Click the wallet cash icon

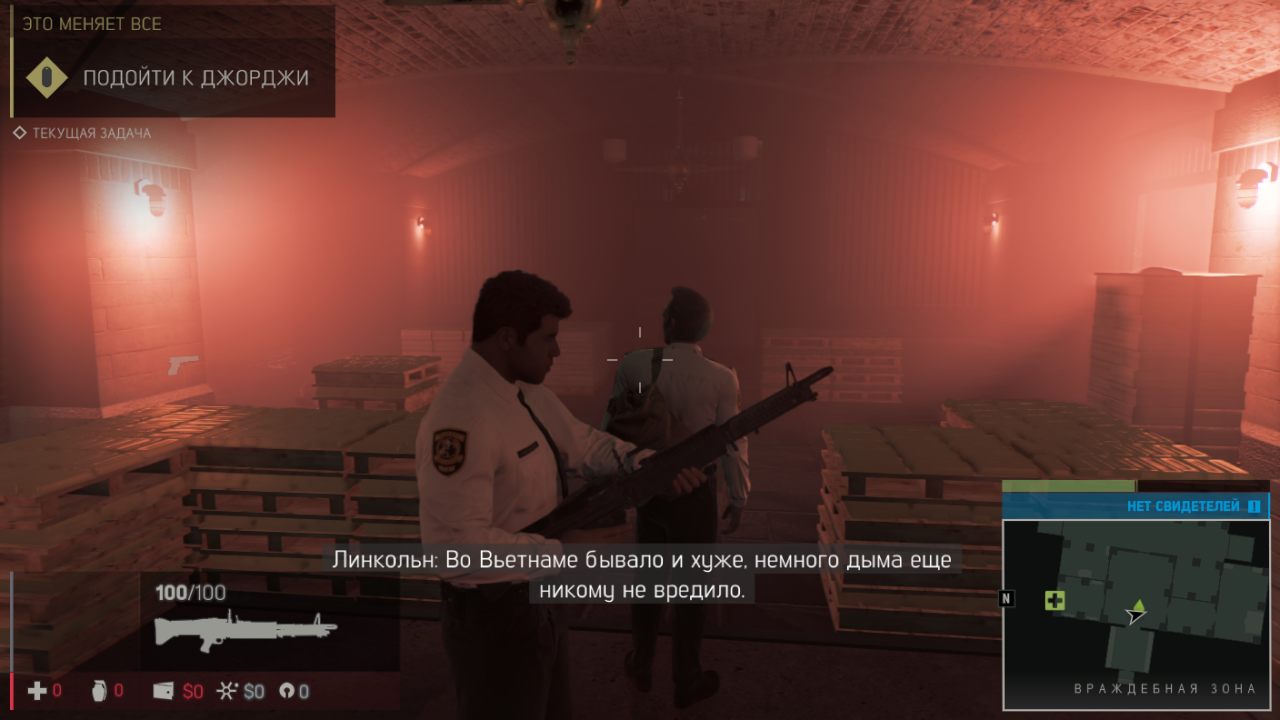tap(164, 691)
